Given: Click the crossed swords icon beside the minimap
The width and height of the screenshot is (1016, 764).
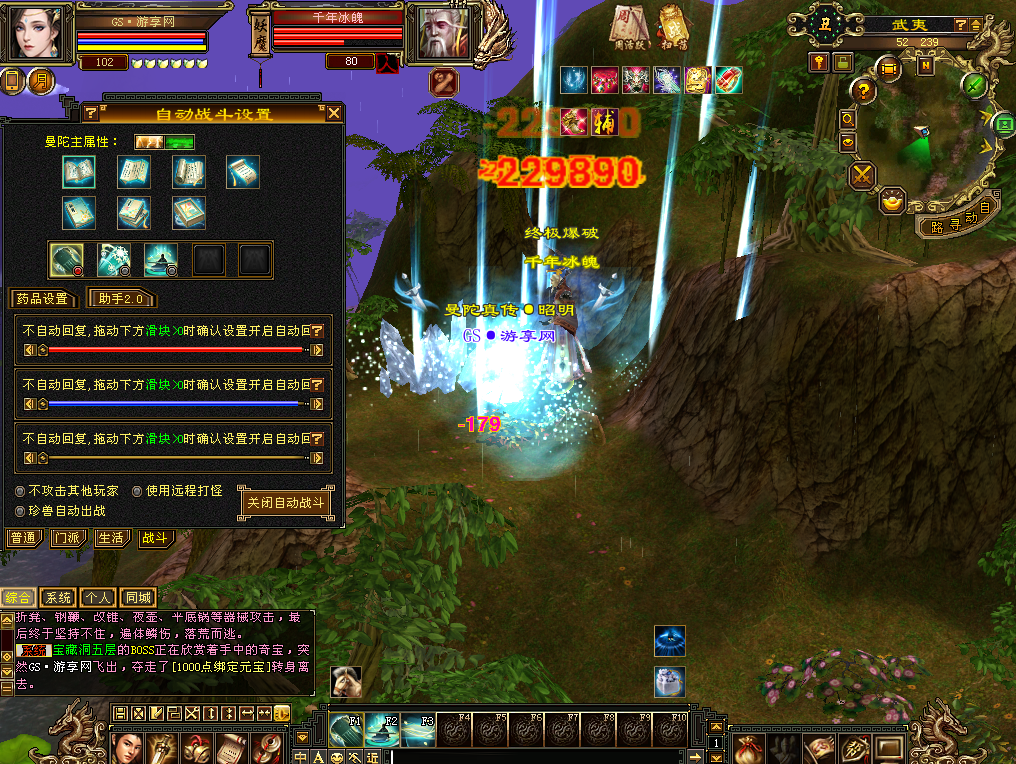Looking at the screenshot, I should pyautogui.click(x=862, y=176).
